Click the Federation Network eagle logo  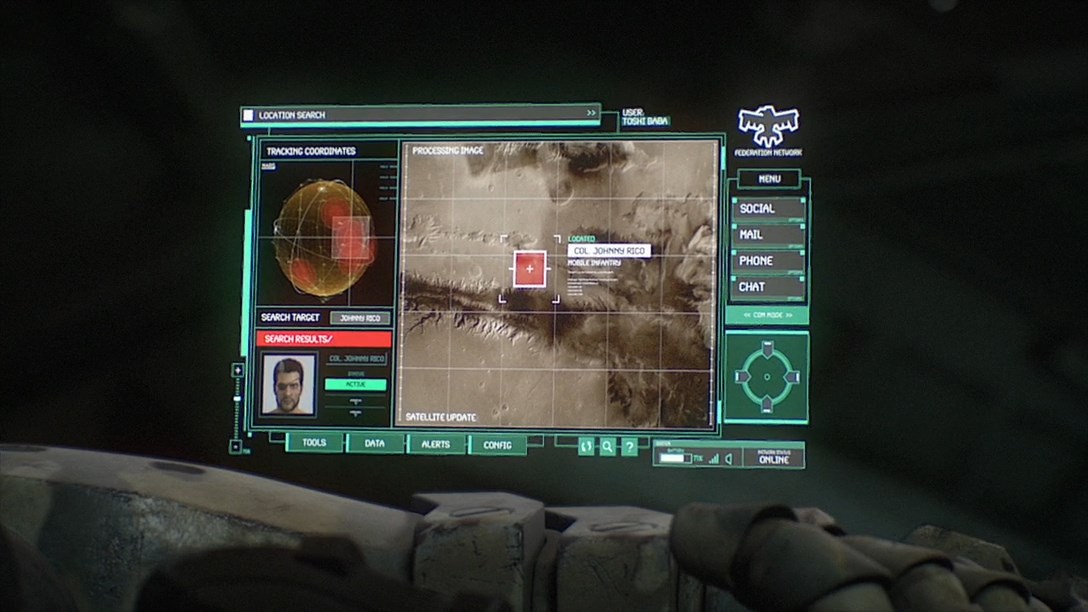coord(768,126)
